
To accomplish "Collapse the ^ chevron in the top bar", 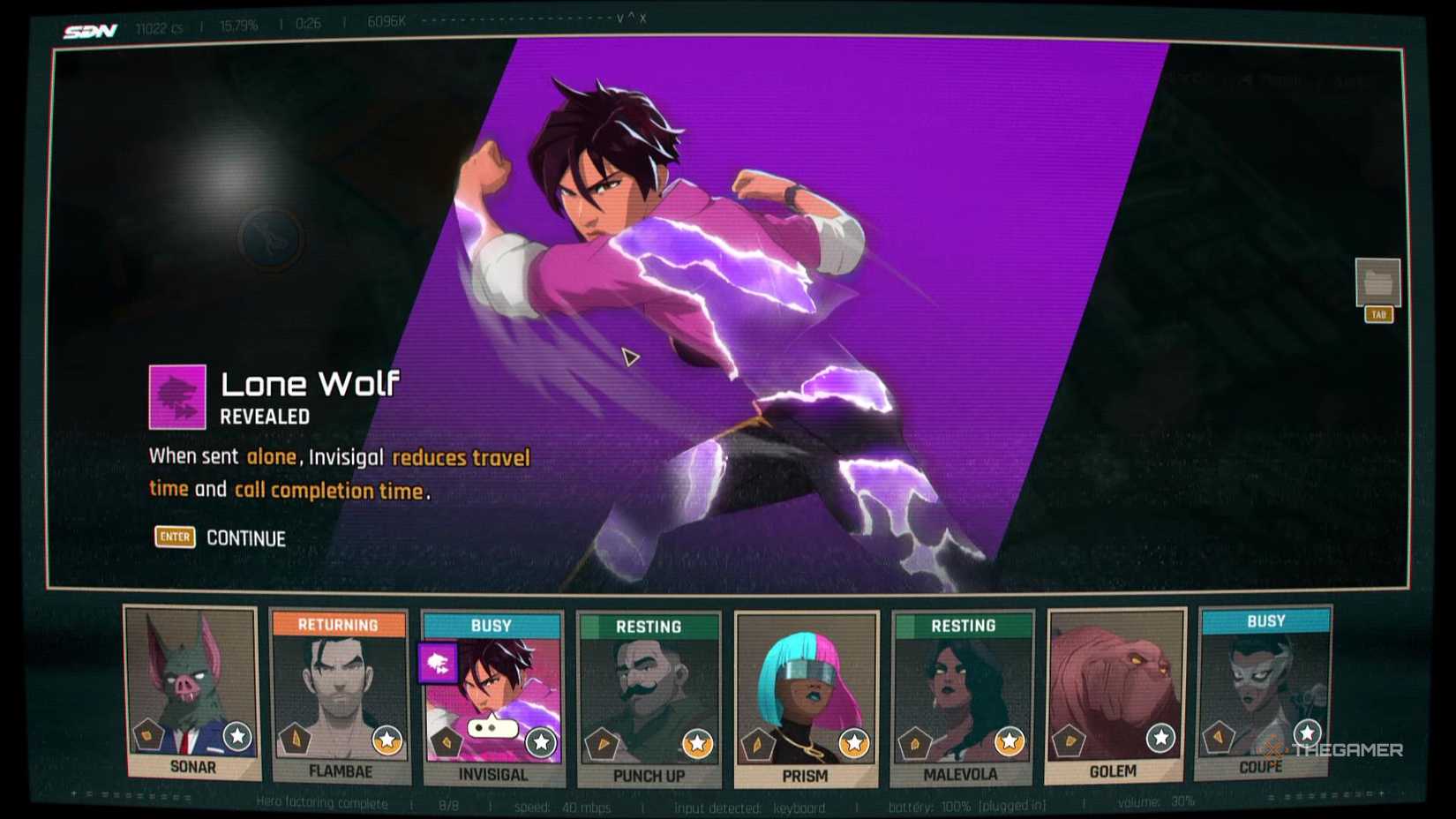I will point(632,16).
